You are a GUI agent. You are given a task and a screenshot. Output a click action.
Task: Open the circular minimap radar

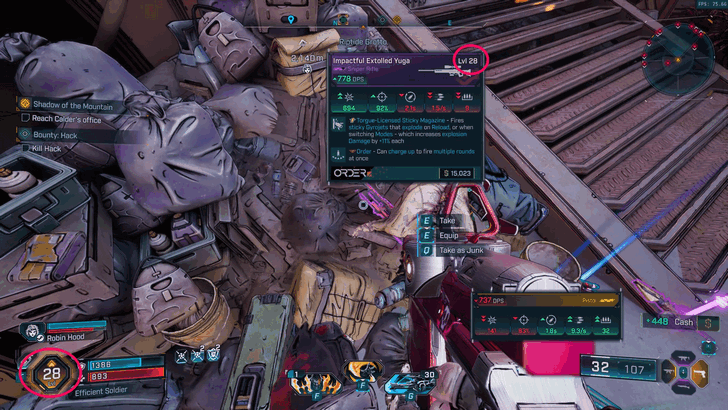pos(678,58)
